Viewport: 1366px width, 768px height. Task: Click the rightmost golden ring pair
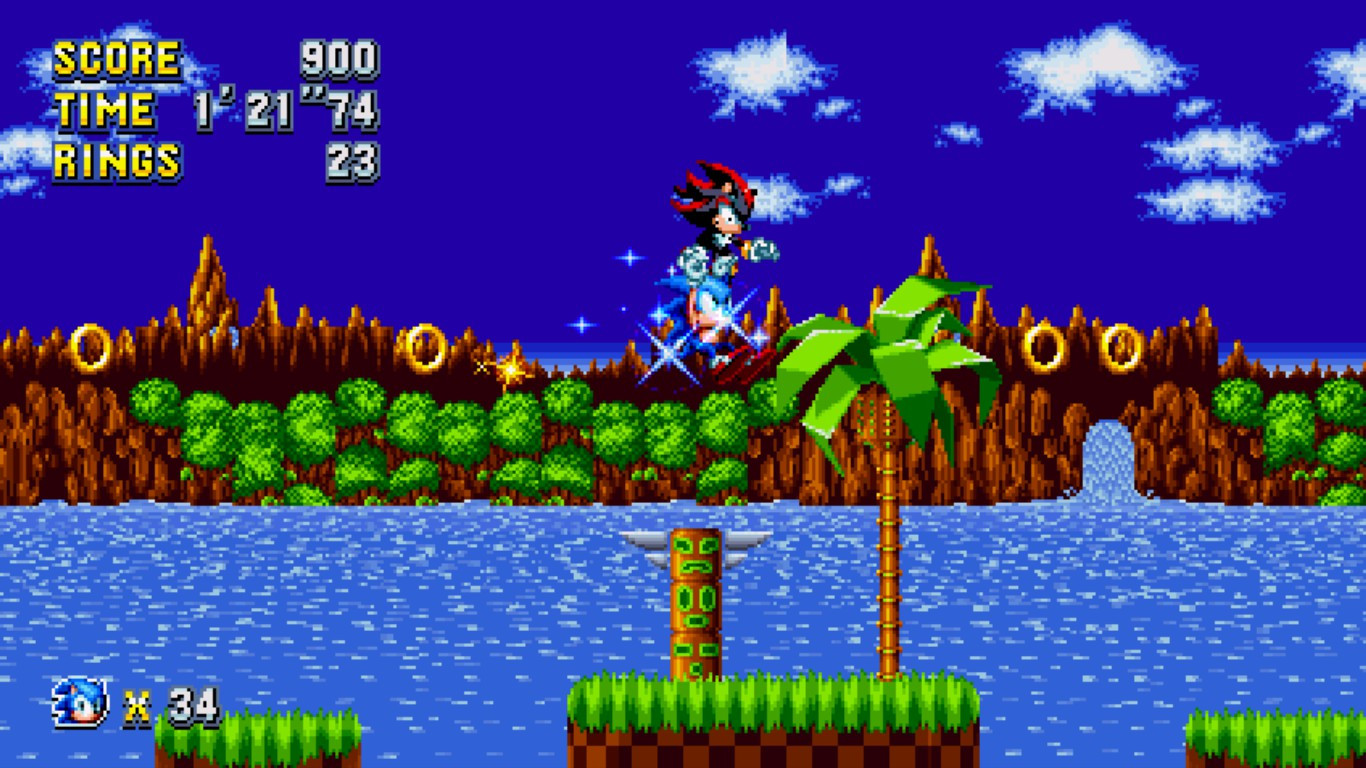[x=1122, y=345]
